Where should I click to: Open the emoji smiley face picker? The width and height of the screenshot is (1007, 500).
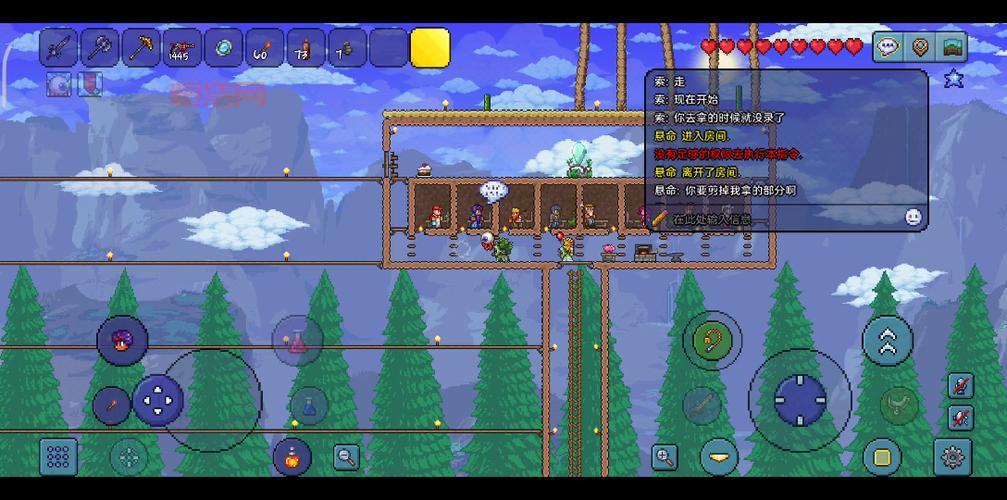click(x=913, y=217)
